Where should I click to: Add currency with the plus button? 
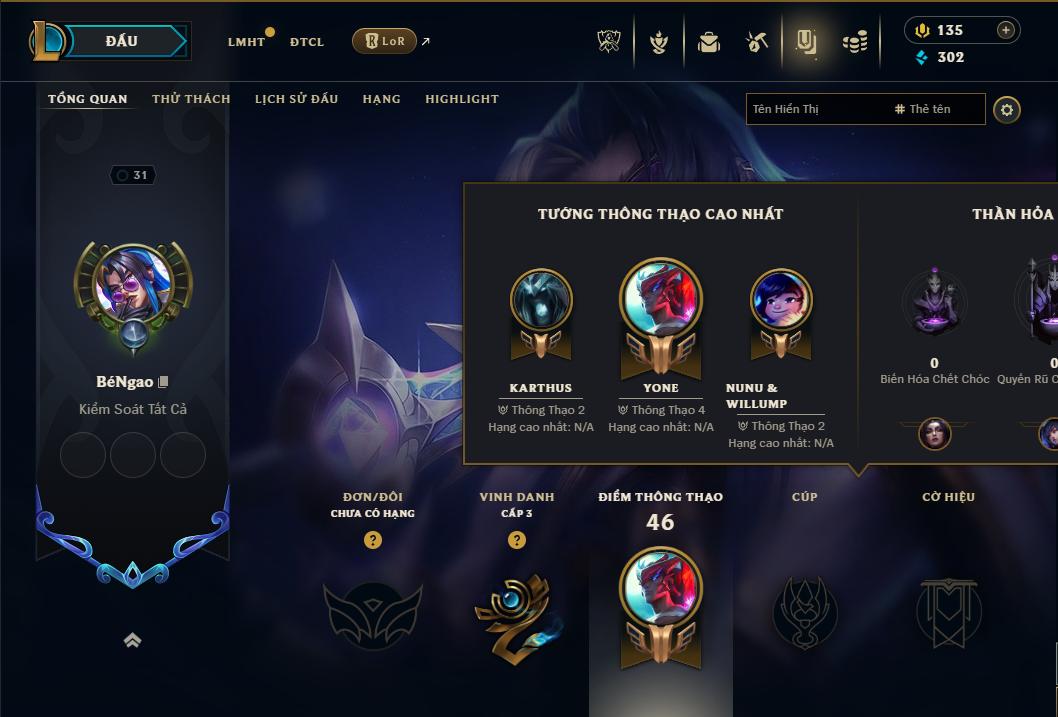click(1006, 30)
